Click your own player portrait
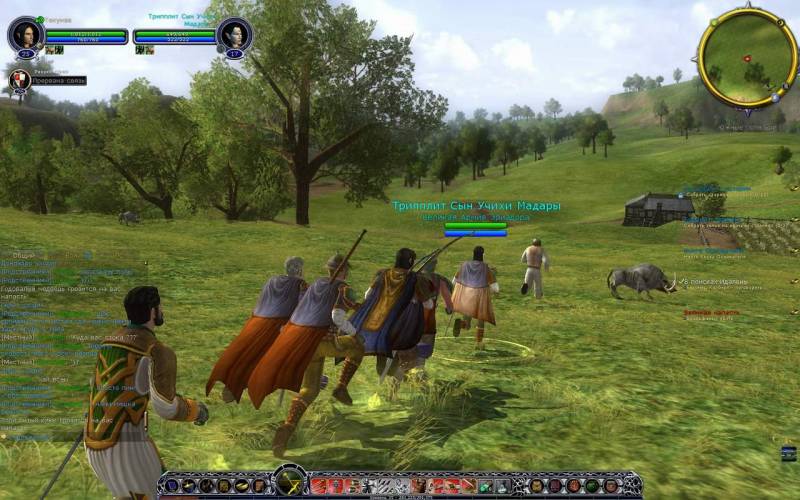800x500 pixels. pos(24,35)
